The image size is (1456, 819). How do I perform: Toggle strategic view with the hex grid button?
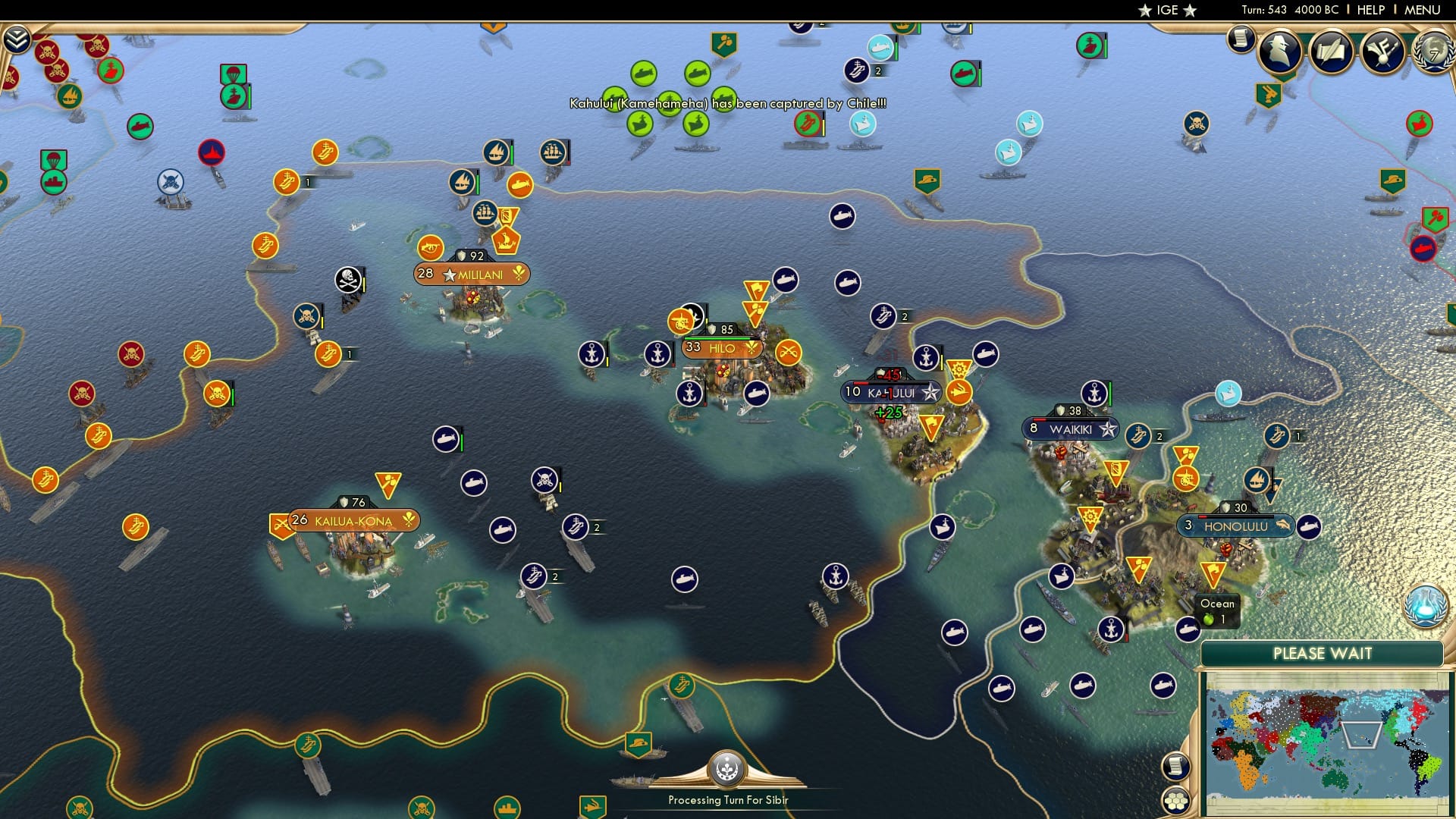1175,800
